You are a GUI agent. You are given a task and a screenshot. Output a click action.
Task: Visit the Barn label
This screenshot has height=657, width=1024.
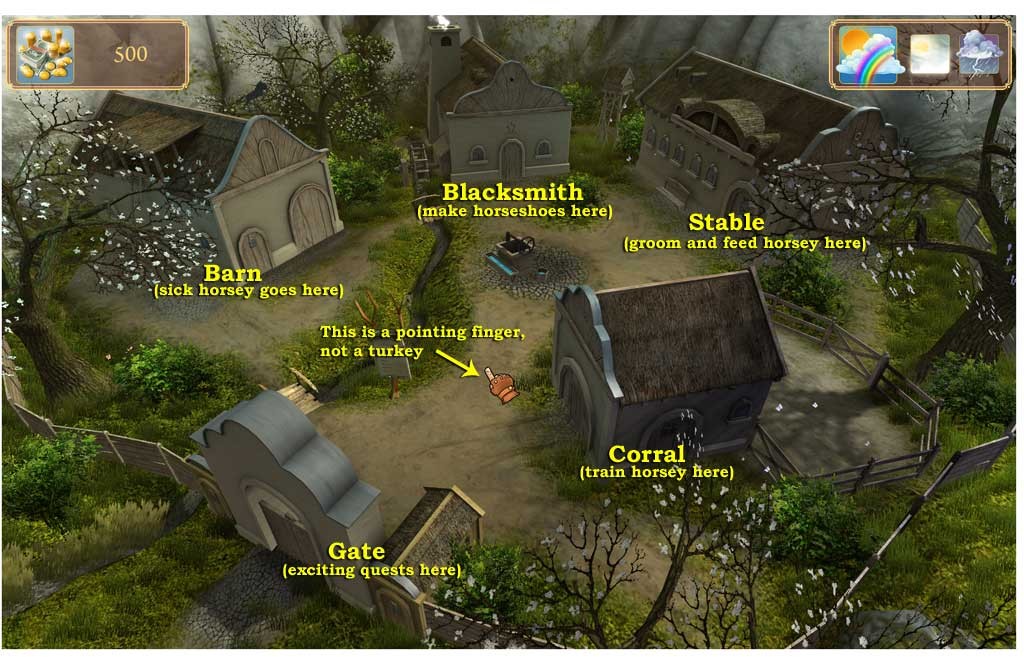pyautogui.click(x=233, y=273)
